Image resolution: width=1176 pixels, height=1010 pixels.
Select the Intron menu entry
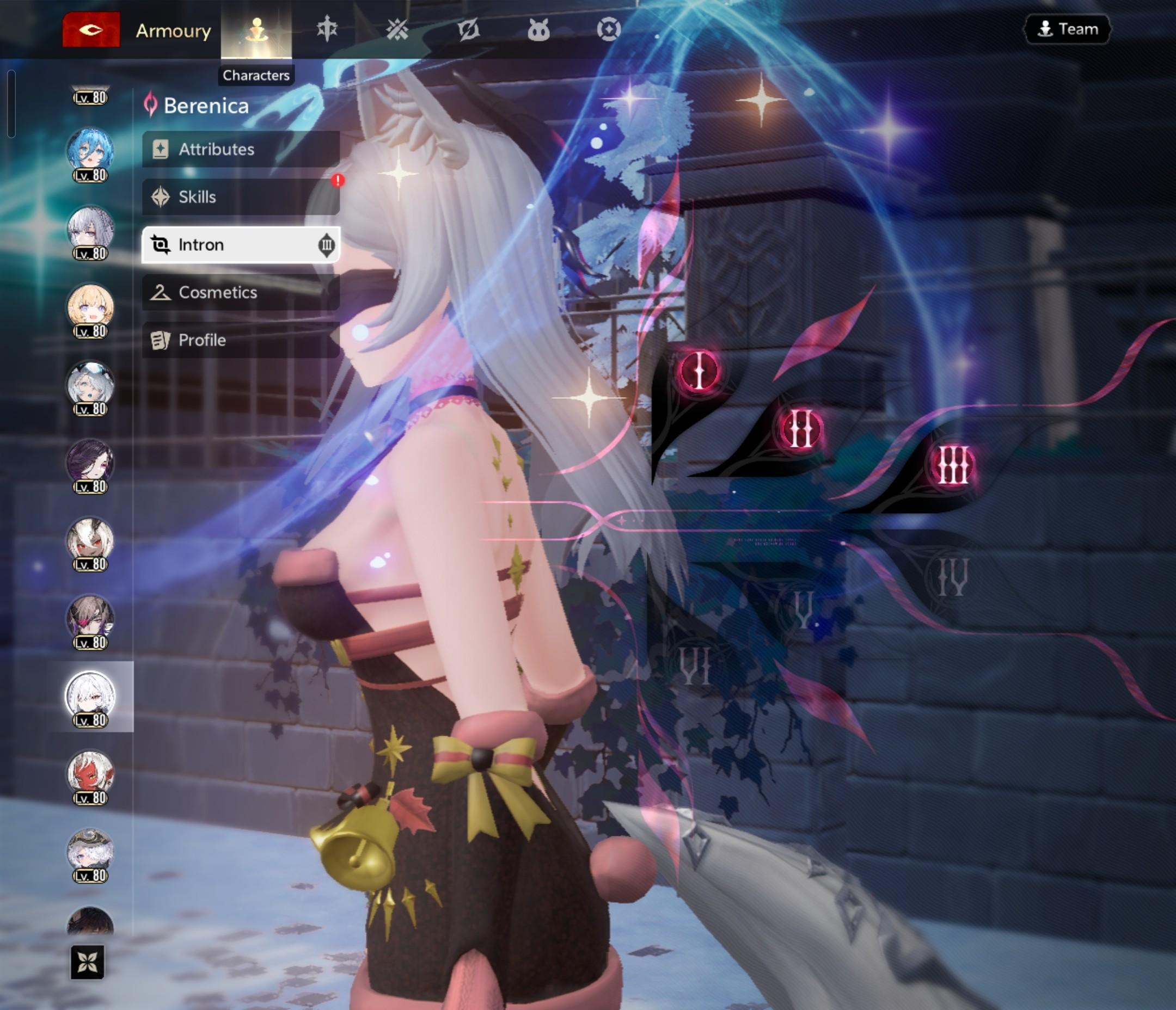coord(241,244)
